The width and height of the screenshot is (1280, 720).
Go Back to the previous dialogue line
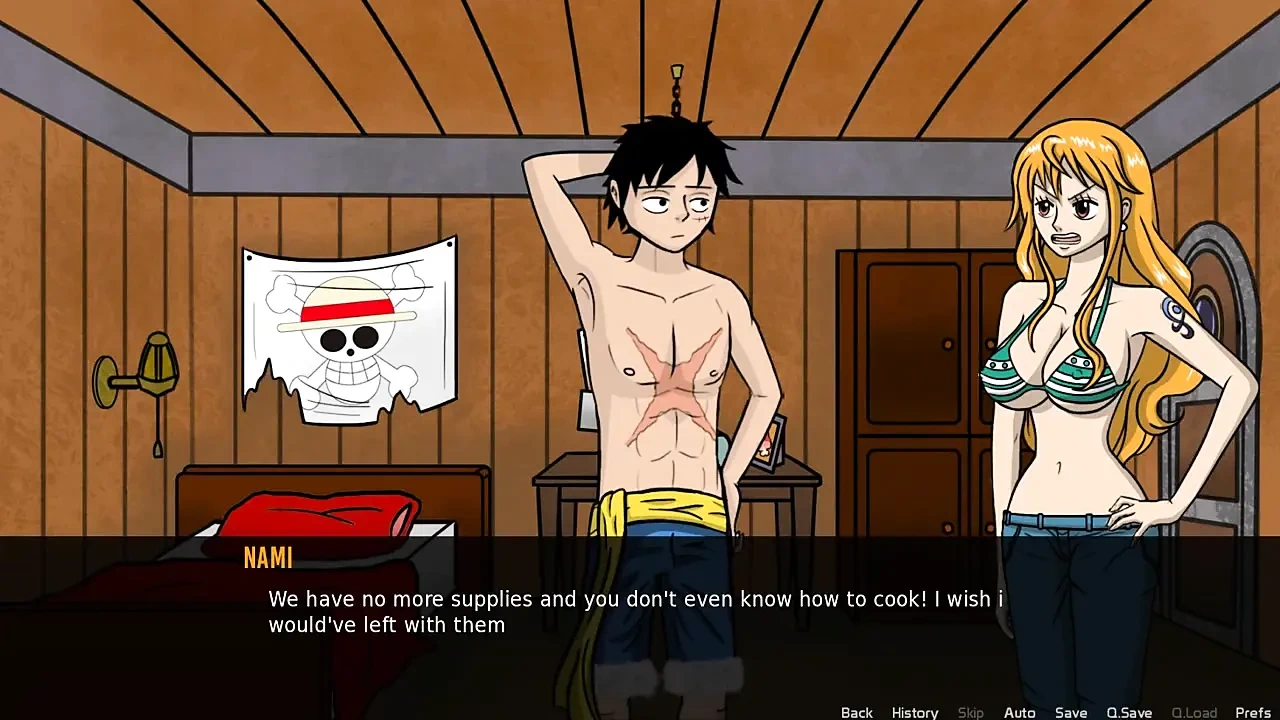(x=856, y=712)
